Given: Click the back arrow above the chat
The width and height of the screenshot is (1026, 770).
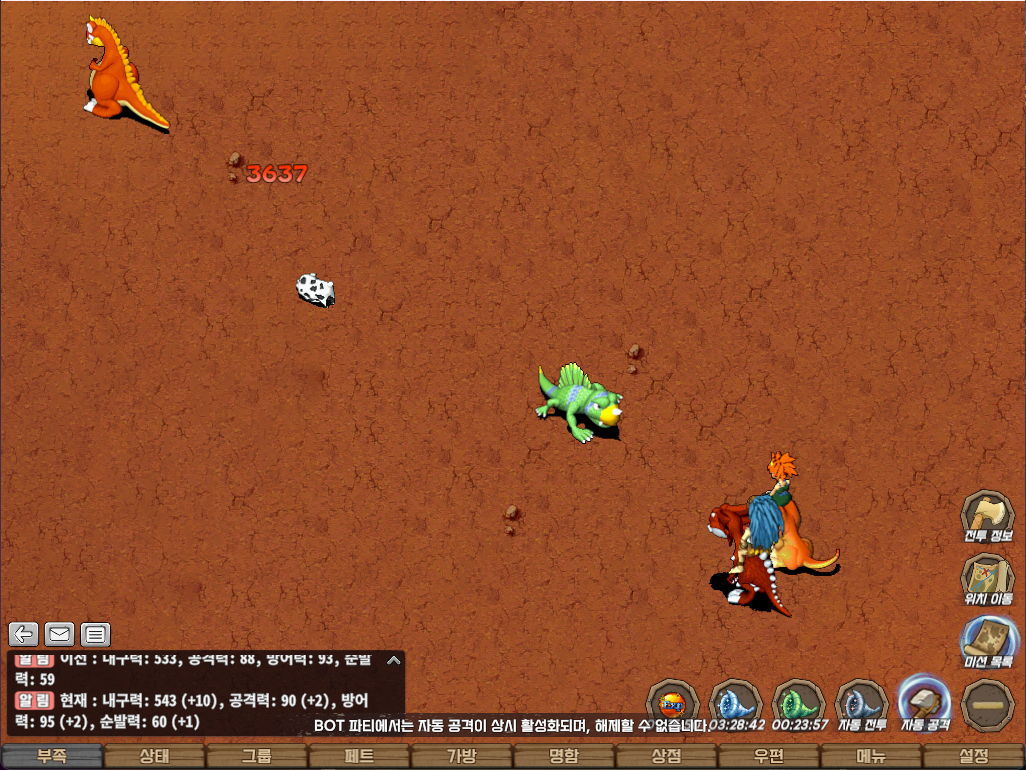Looking at the screenshot, I should click(24, 633).
